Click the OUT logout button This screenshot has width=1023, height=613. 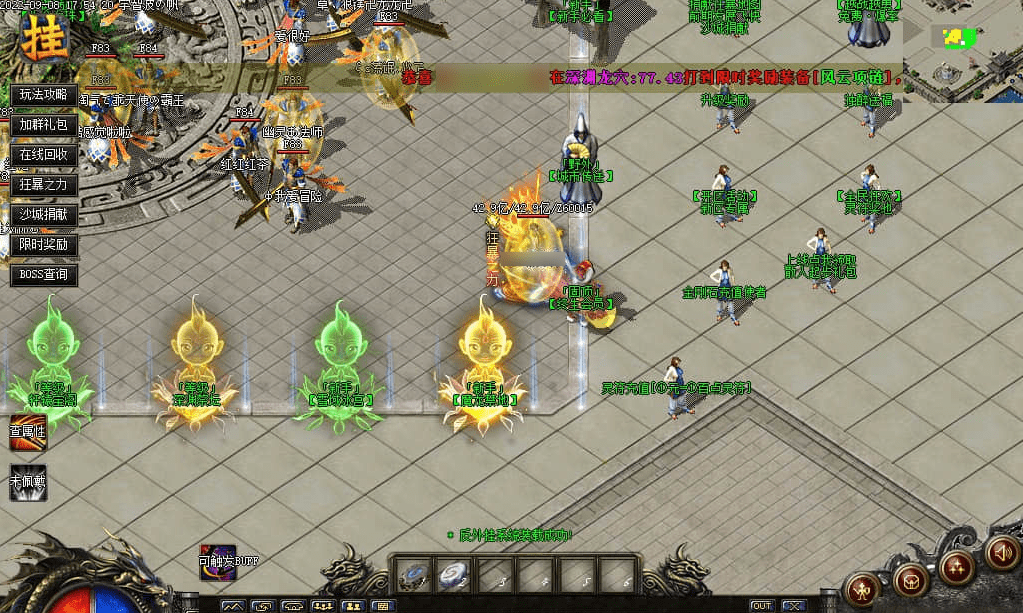762,606
